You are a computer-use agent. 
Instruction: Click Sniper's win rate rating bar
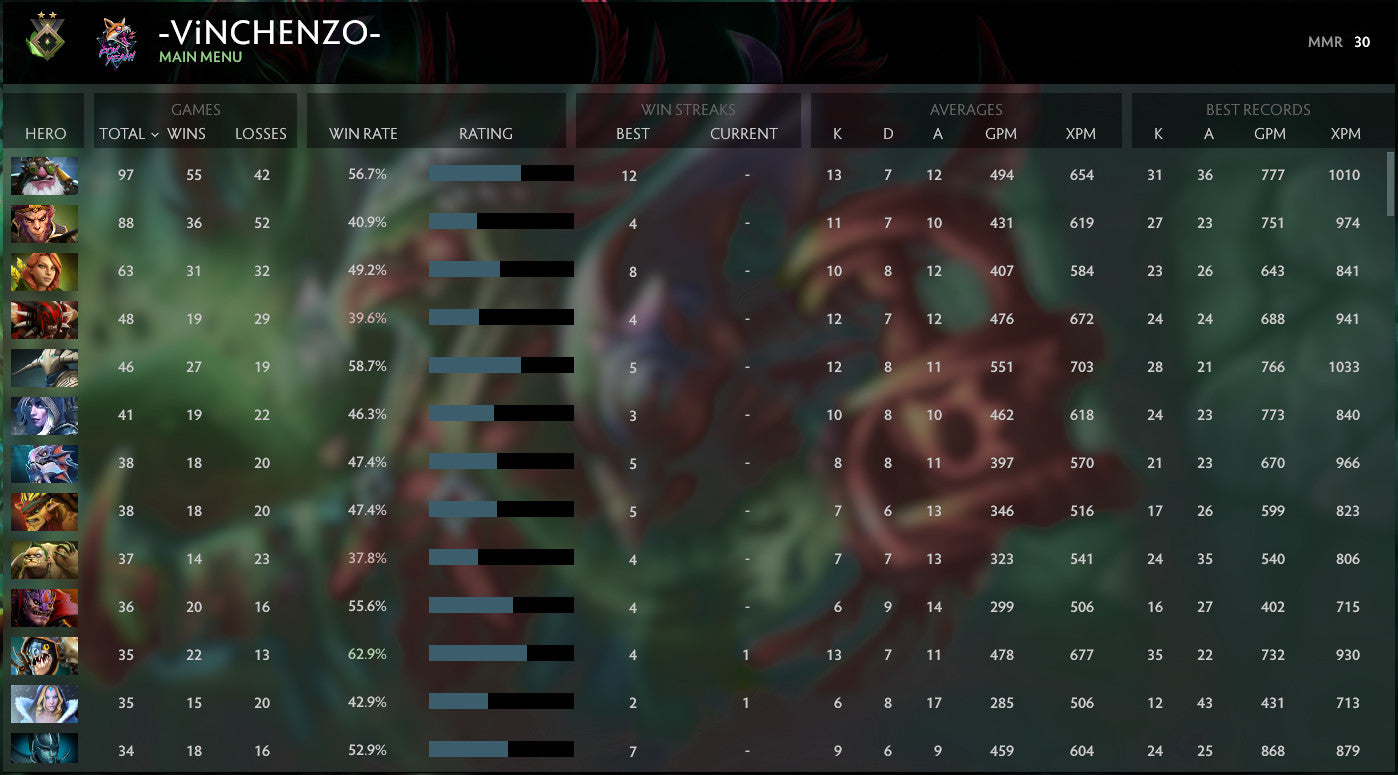500,175
